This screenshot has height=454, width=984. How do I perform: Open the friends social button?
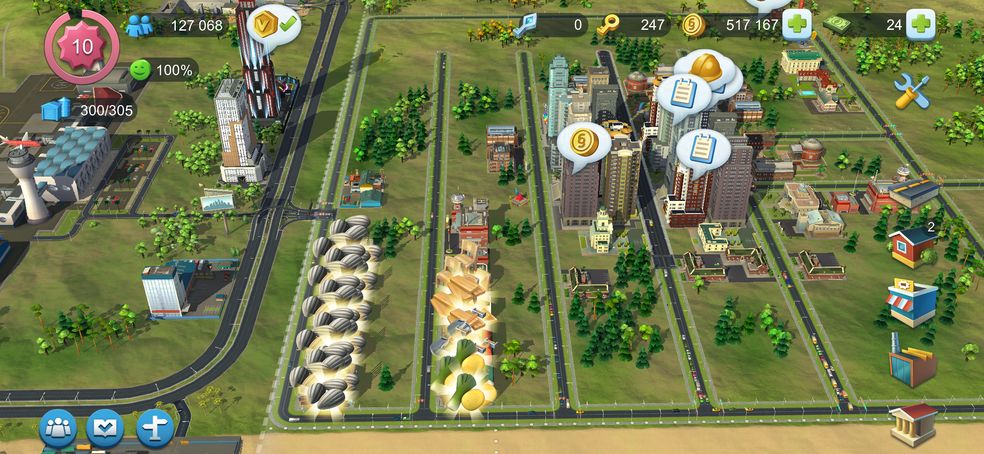tap(58, 428)
